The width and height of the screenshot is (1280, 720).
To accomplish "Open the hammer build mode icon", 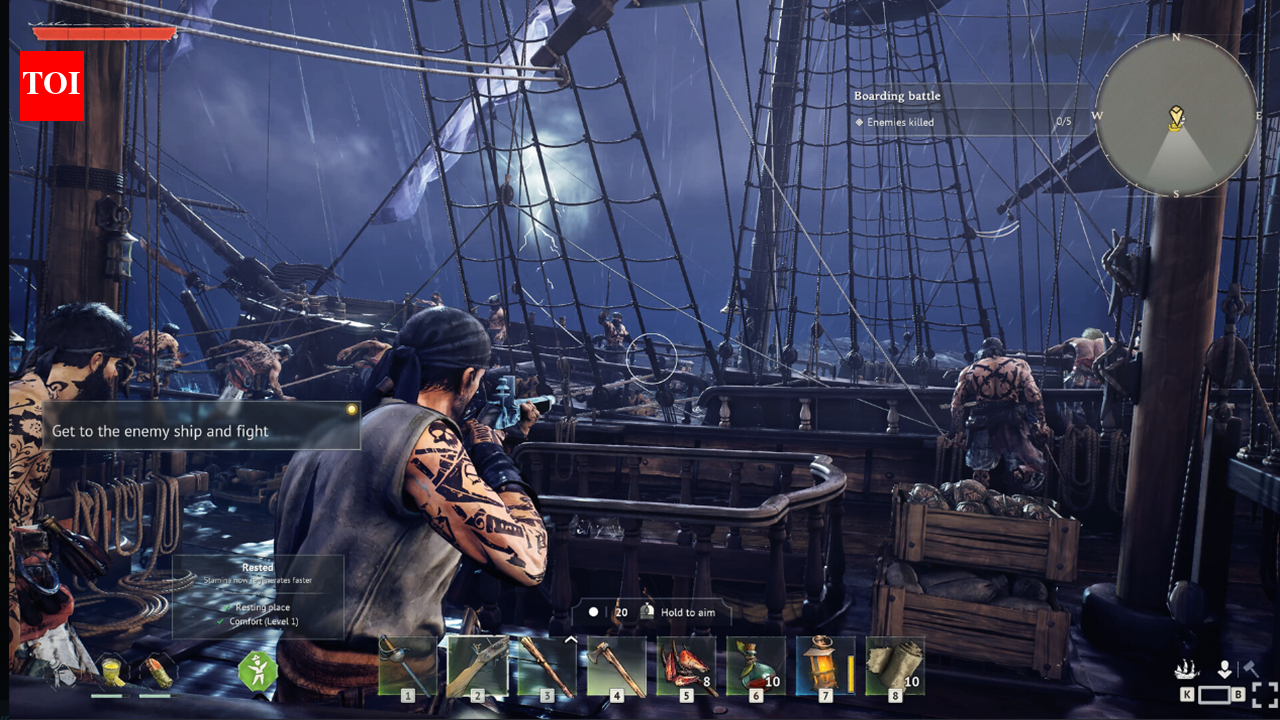I will 1250,668.
